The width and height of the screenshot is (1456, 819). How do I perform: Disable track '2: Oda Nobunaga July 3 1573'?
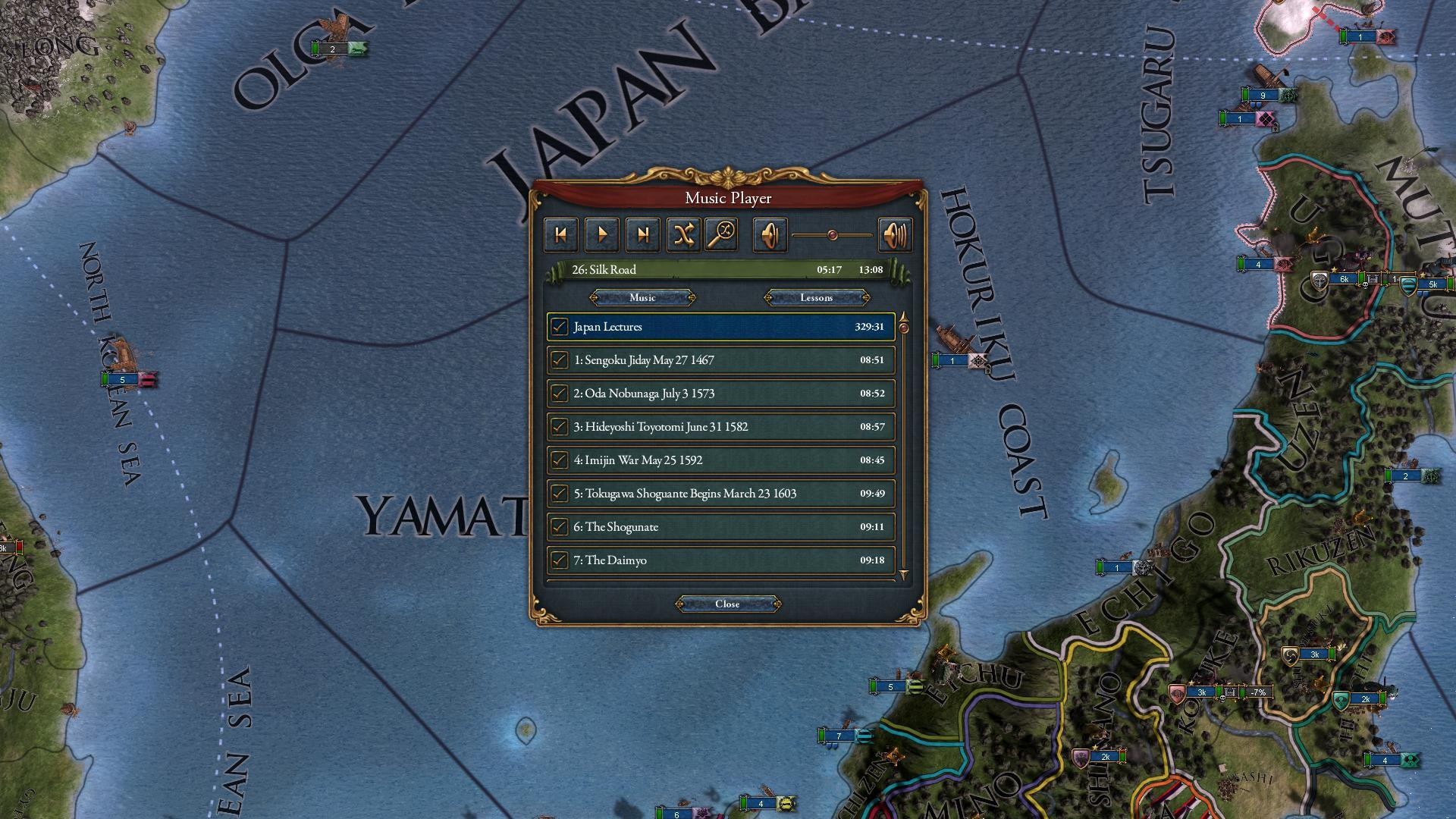click(x=560, y=393)
